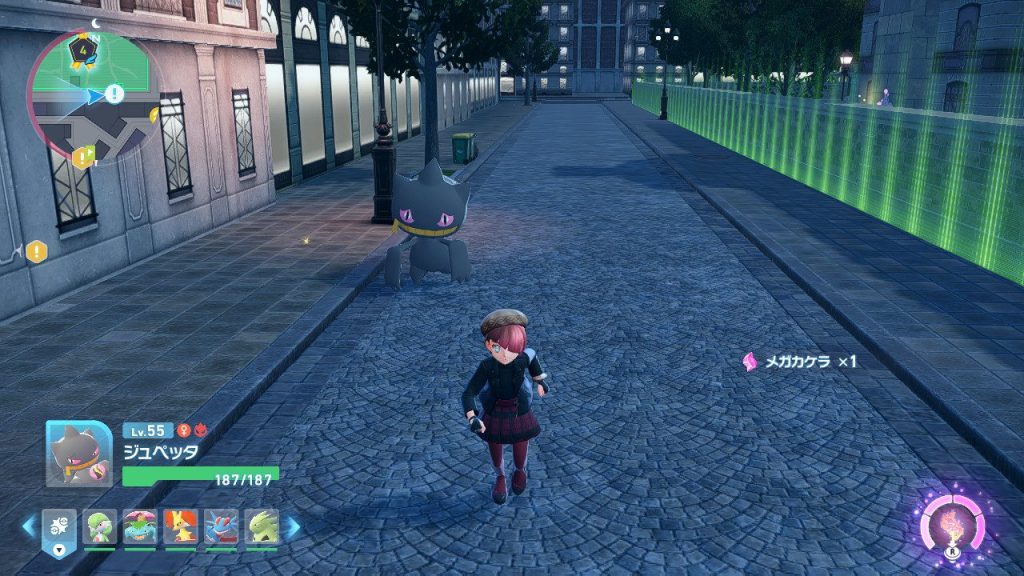Choose the green Larvitar-like party slot
Screen dimensions: 1024x576
tap(261, 526)
